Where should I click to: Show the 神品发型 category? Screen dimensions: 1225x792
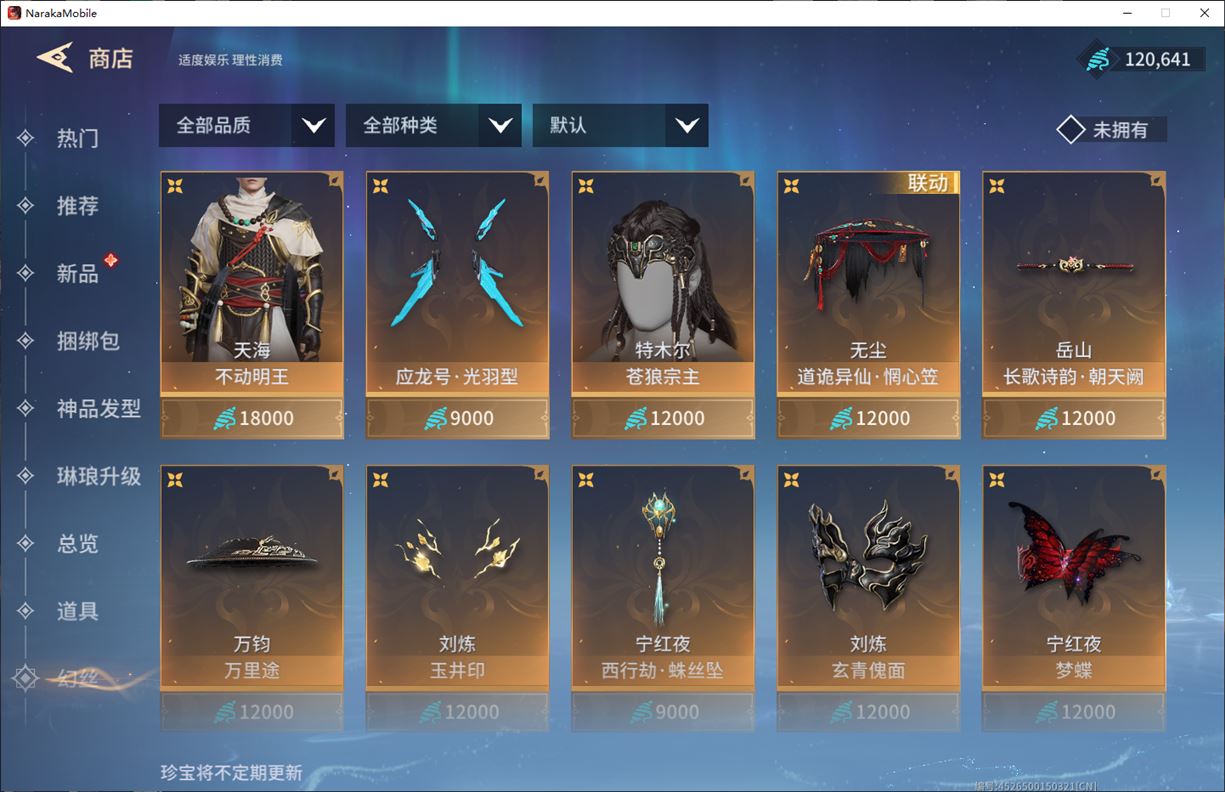[x=98, y=409]
